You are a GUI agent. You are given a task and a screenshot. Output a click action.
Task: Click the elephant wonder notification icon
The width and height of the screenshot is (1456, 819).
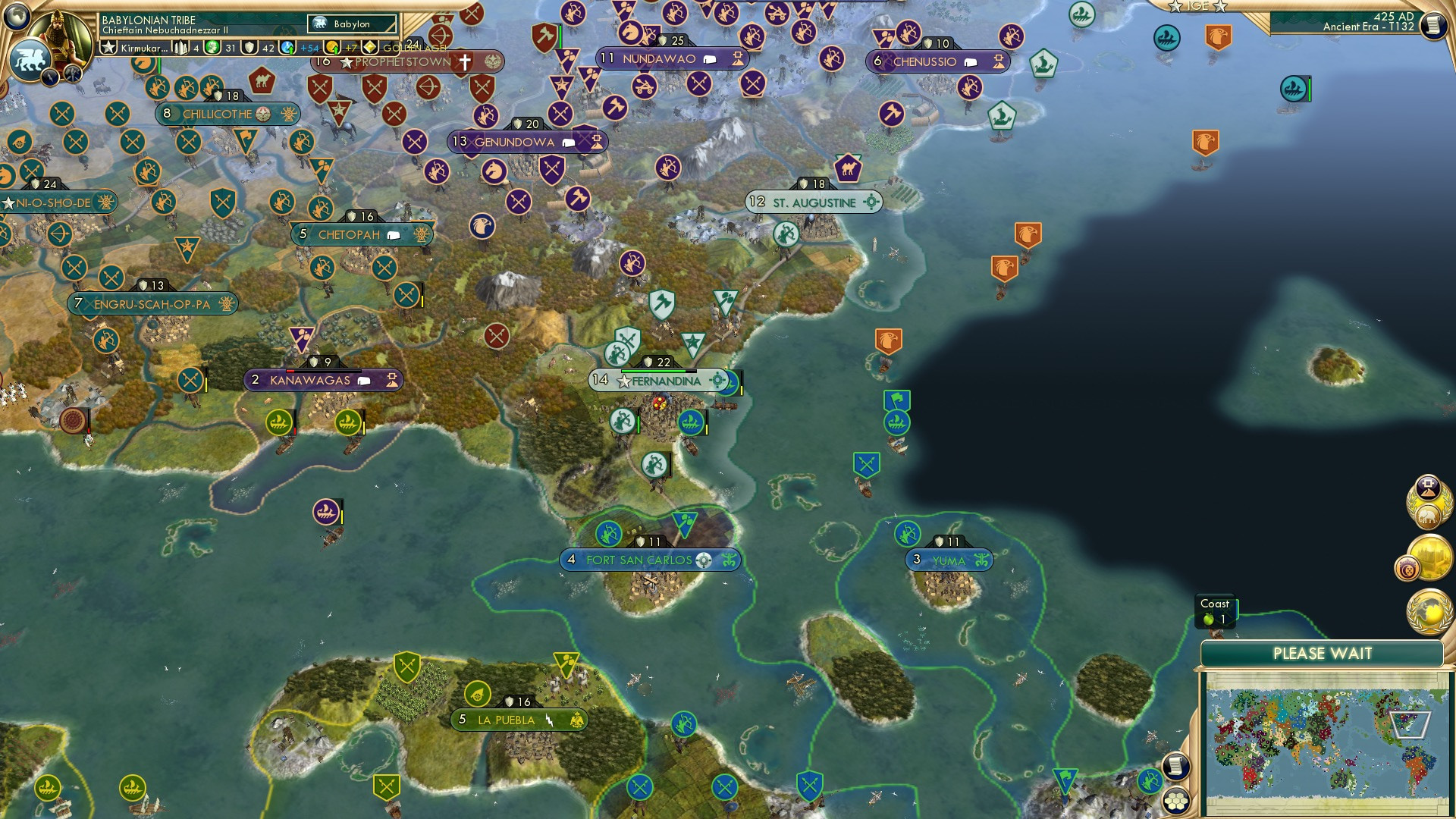(x=1429, y=516)
